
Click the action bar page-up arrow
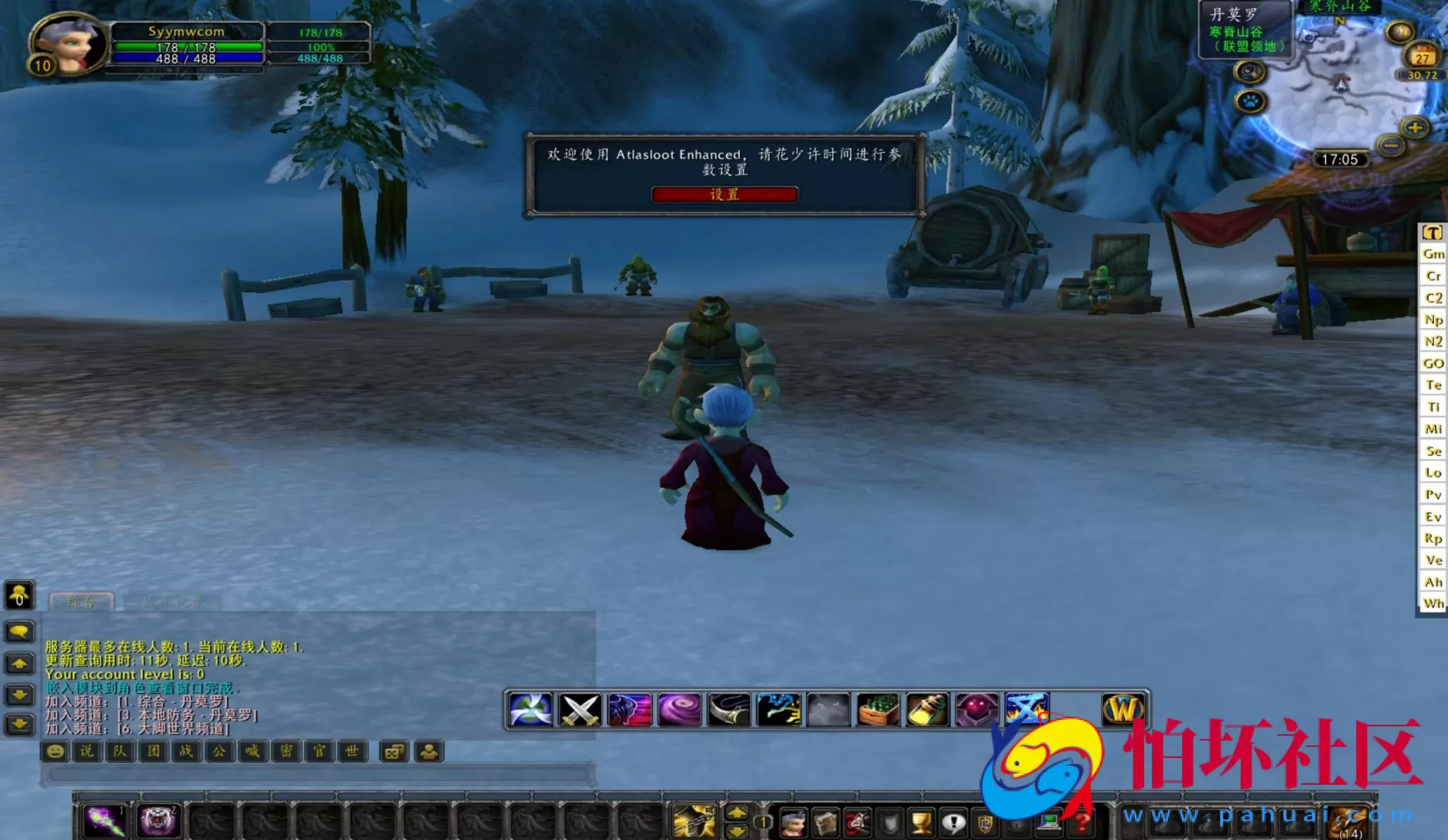pos(737,812)
